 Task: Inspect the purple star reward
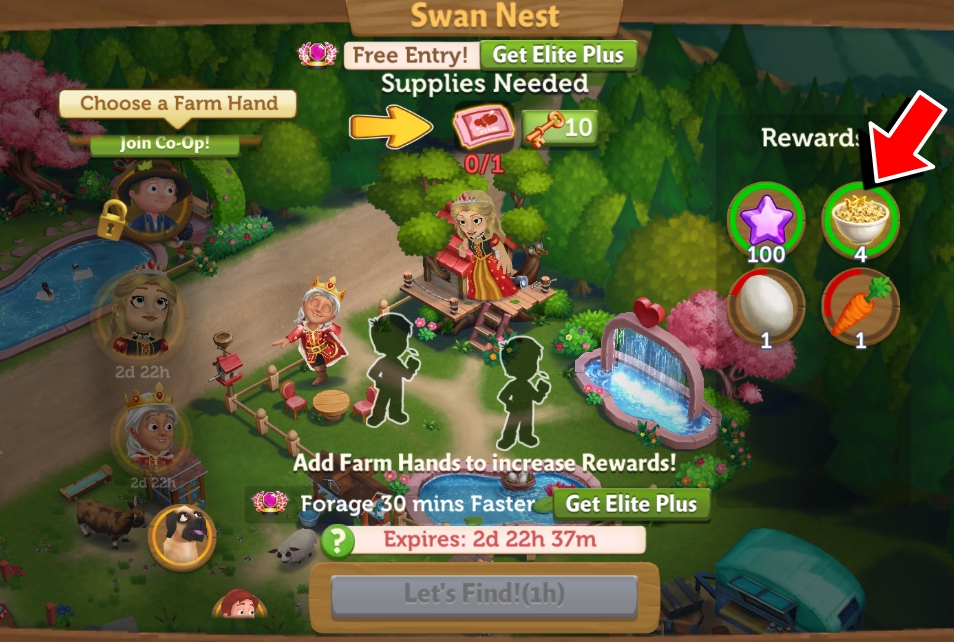(764, 216)
